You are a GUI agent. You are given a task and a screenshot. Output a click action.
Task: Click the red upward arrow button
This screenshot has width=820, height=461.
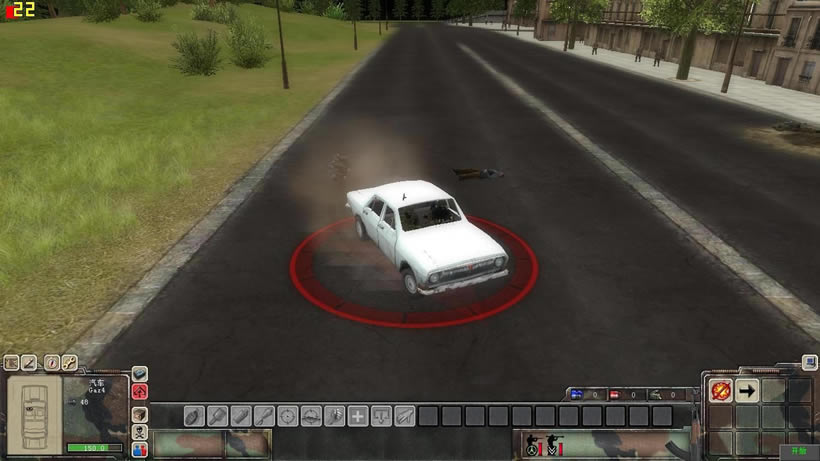click(140, 391)
